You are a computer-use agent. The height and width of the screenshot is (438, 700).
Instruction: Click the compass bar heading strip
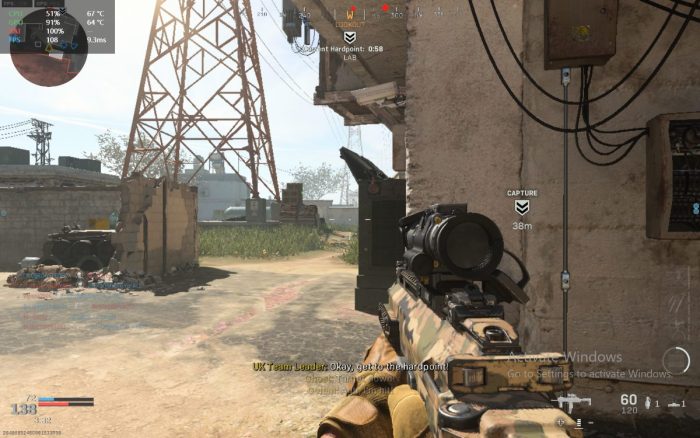pyautogui.click(x=350, y=13)
